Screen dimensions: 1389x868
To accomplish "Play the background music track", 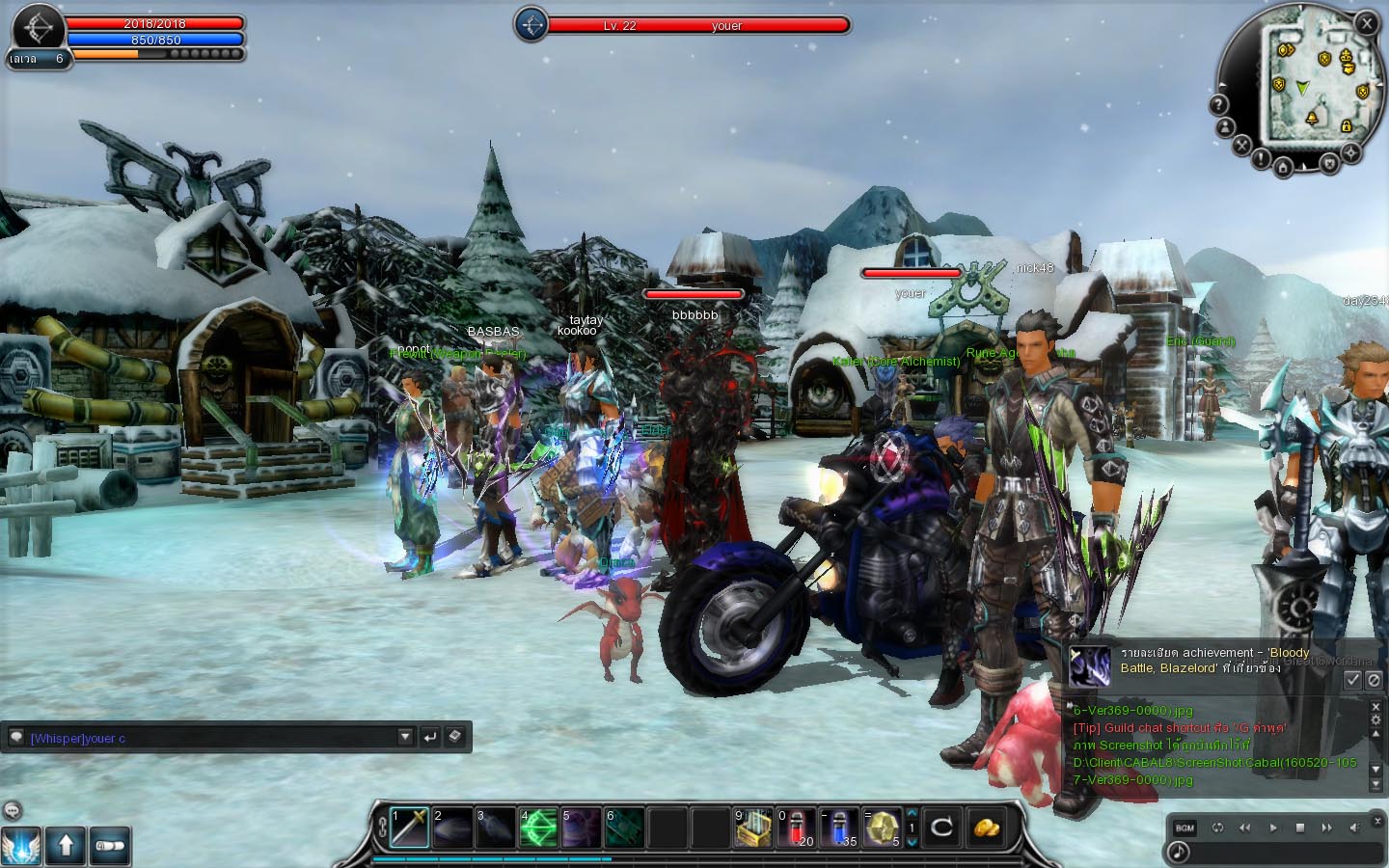I will (1272, 827).
